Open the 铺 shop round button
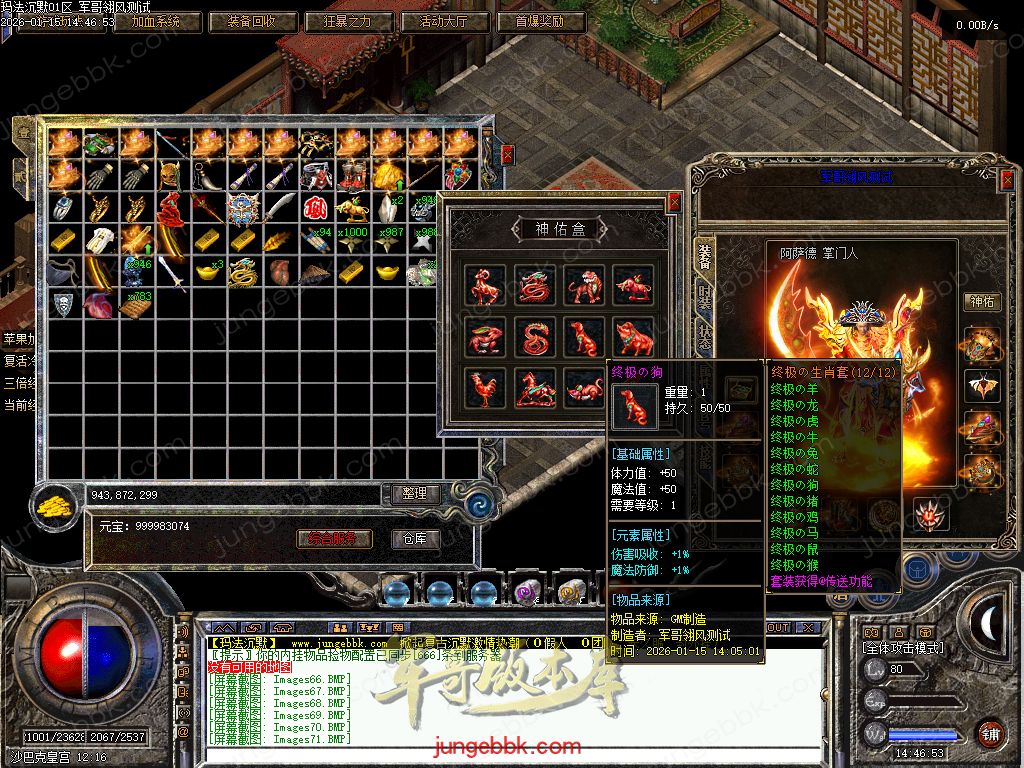This screenshot has width=1024, height=768. [x=990, y=732]
